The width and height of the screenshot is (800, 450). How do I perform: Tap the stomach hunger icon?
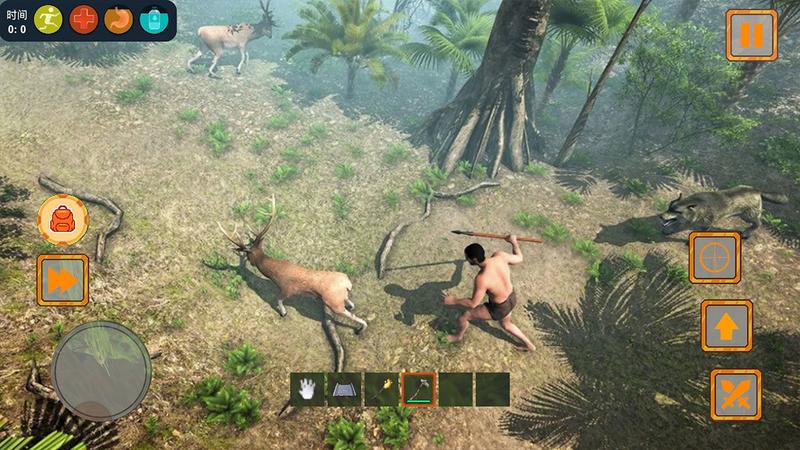(118, 19)
